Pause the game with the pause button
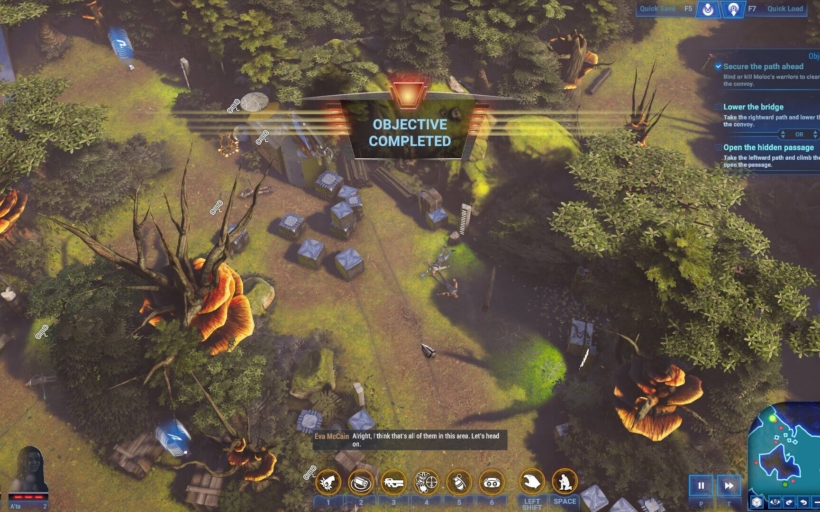820x512 pixels. (701, 486)
